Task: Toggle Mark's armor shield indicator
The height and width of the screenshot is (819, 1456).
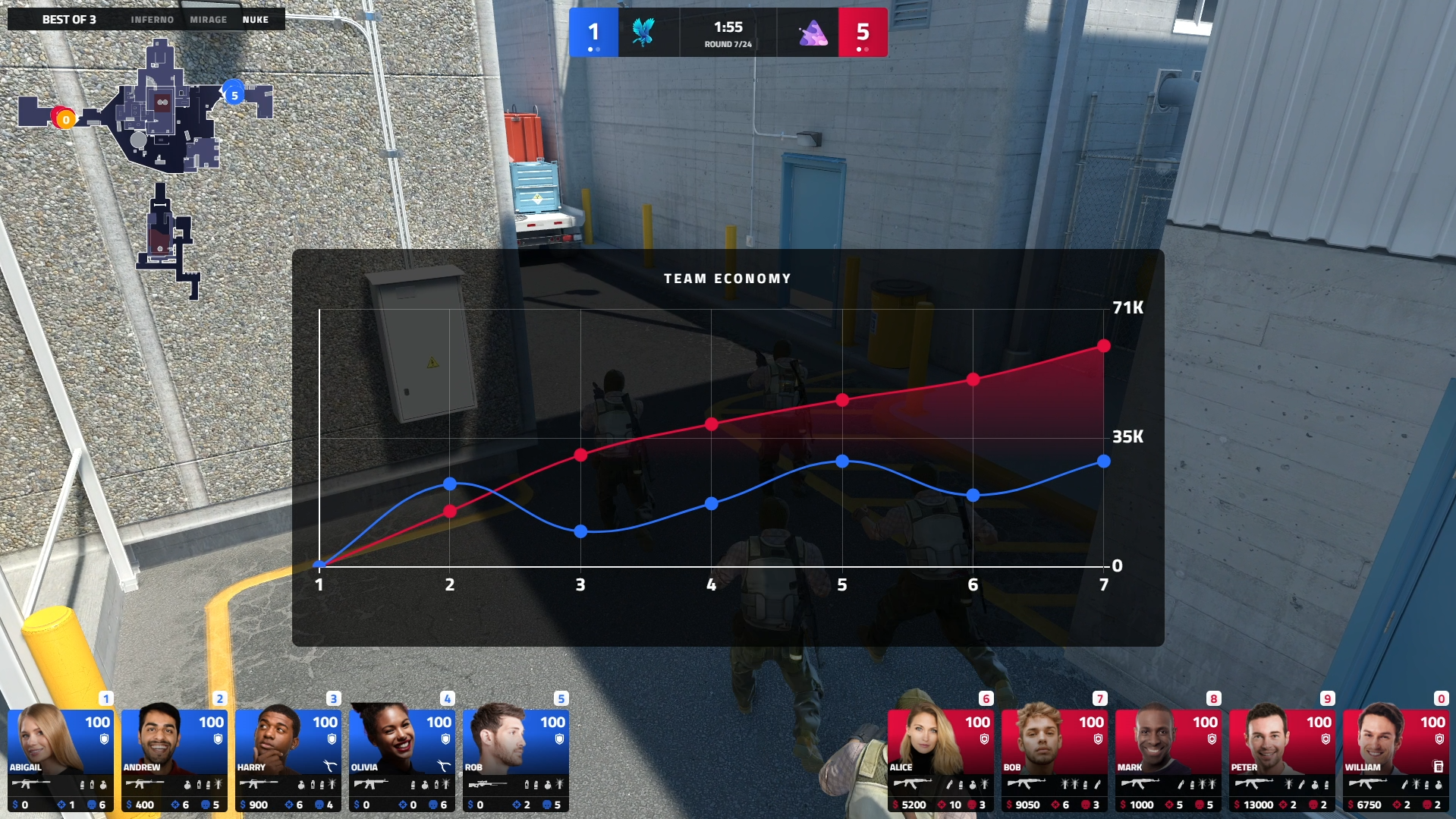Action: 1212,740
